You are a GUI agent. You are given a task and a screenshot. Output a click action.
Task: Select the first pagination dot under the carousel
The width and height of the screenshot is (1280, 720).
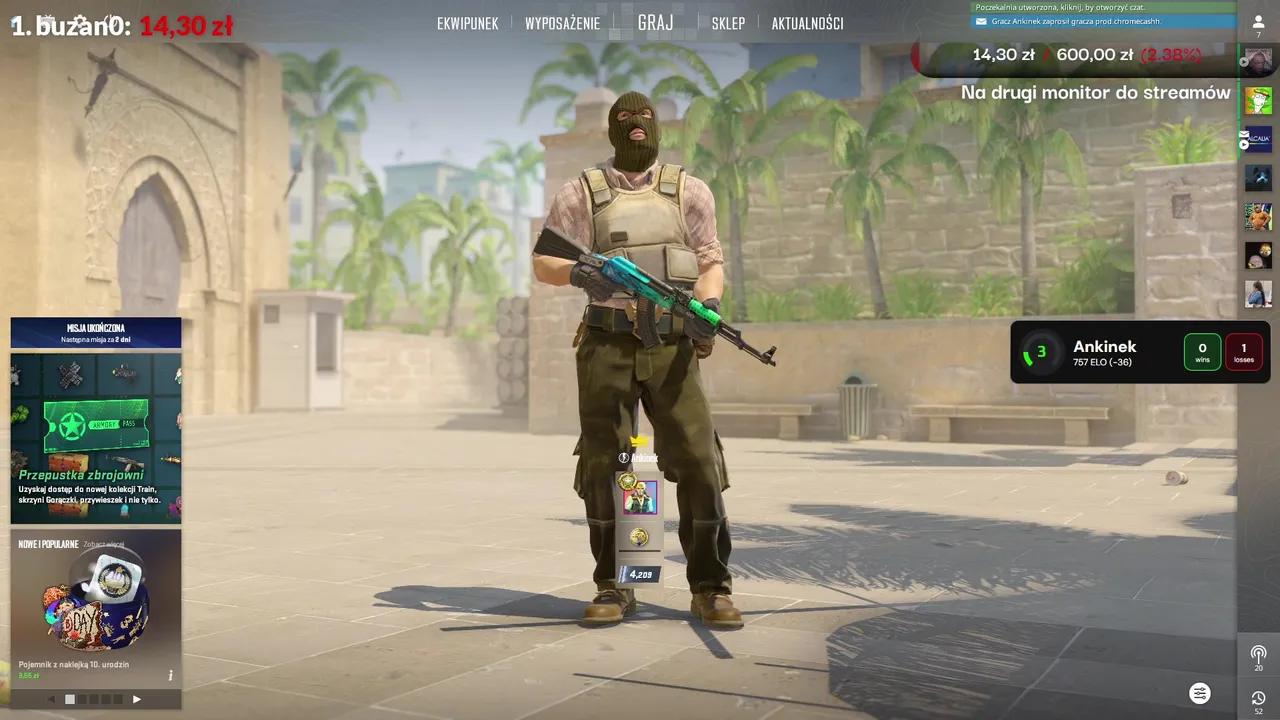tap(70, 699)
